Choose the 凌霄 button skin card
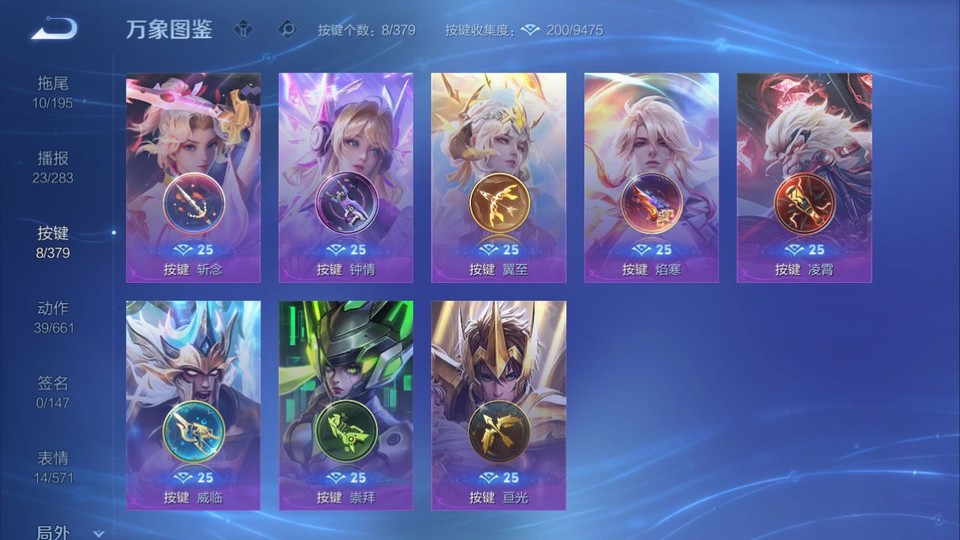960x540 pixels. pos(804,178)
